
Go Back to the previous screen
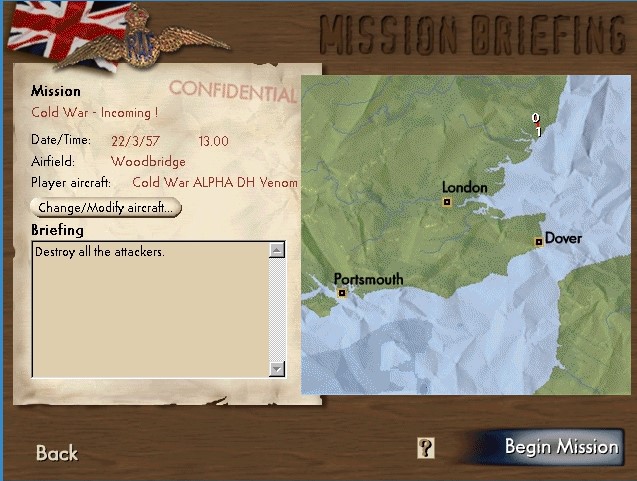tap(57, 453)
